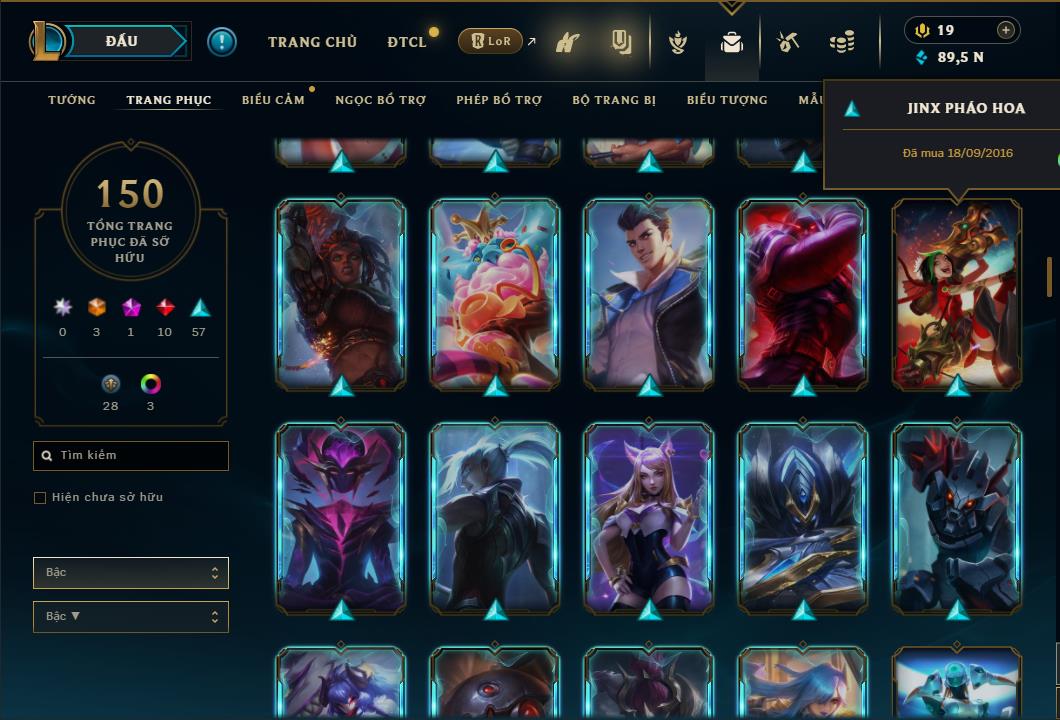
Task: Select the Jinx Pháo Hoa skin card
Action: pyautogui.click(x=956, y=294)
